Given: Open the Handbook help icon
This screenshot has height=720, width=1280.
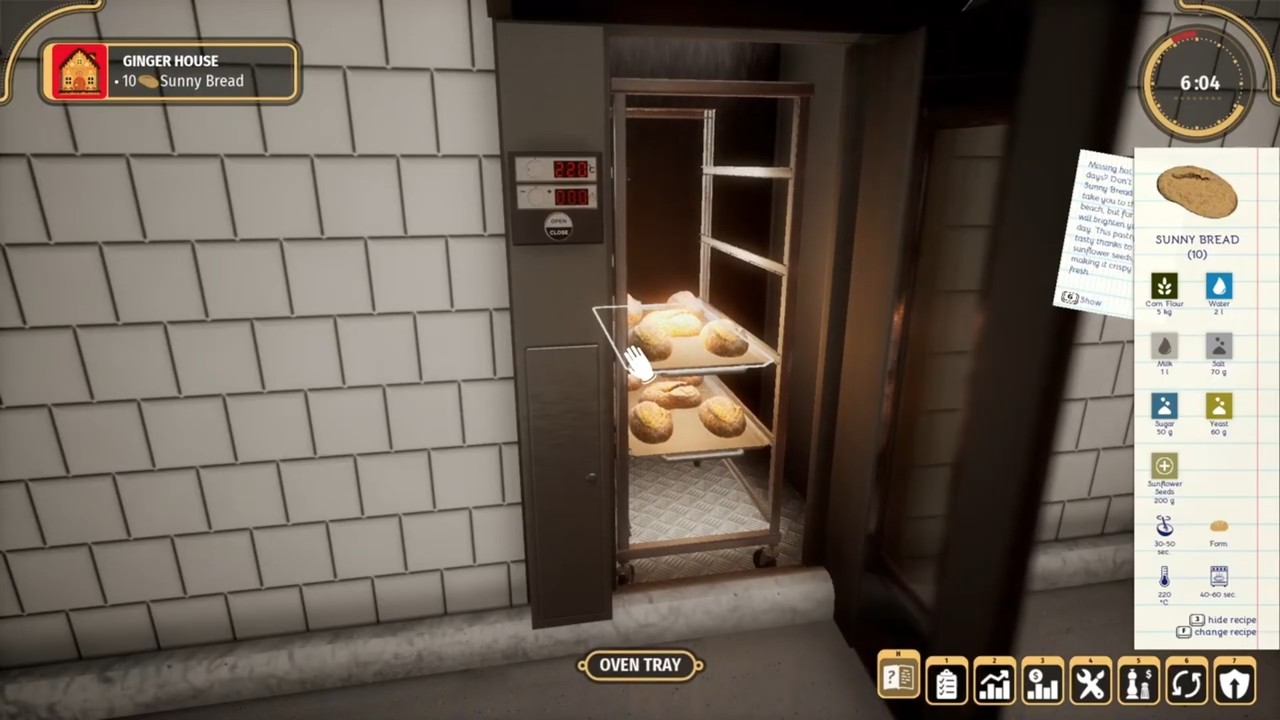Looking at the screenshot, I should point(897,680).
